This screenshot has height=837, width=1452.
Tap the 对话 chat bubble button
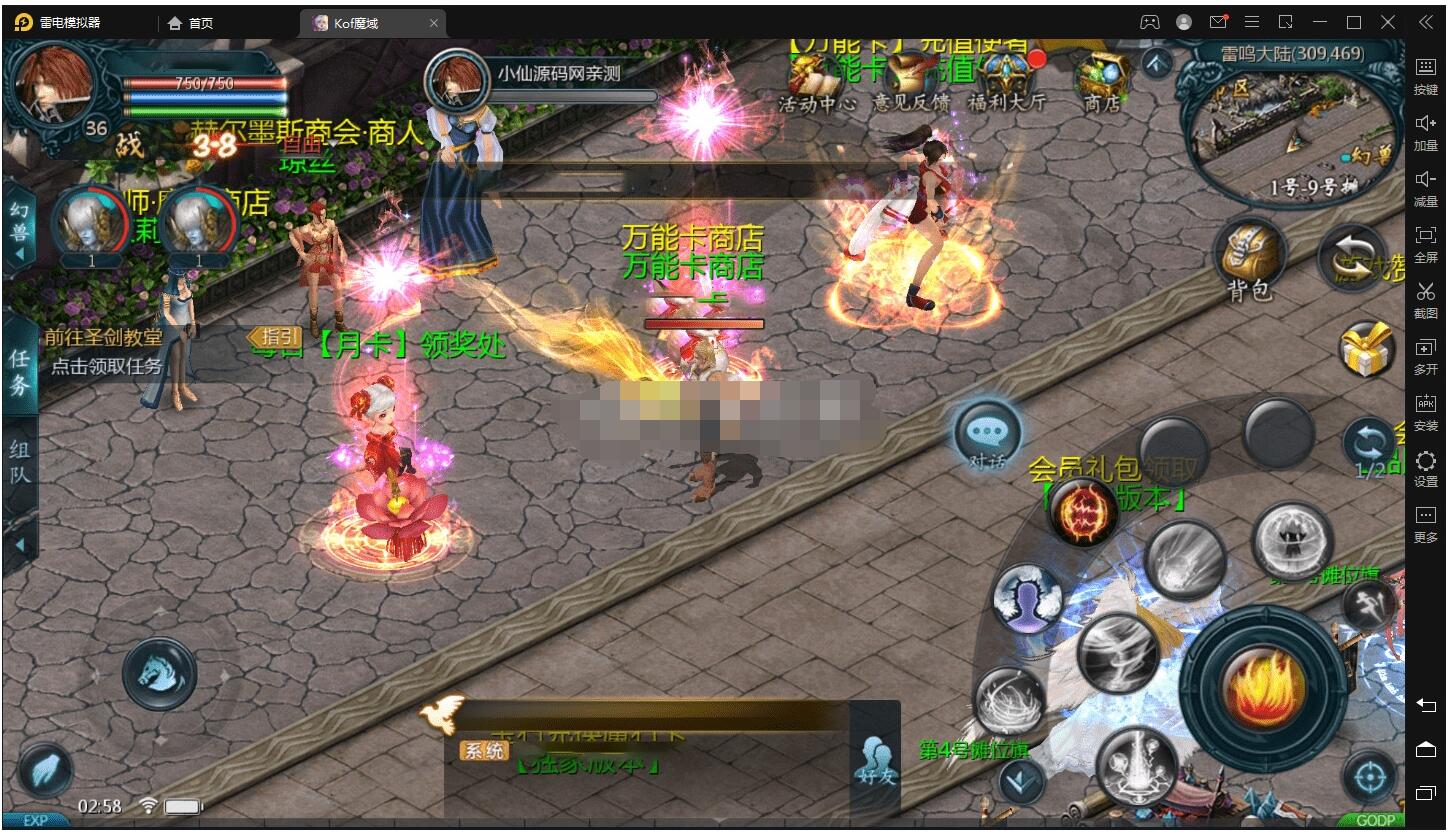pyautogui.click(x=987, y=434)
